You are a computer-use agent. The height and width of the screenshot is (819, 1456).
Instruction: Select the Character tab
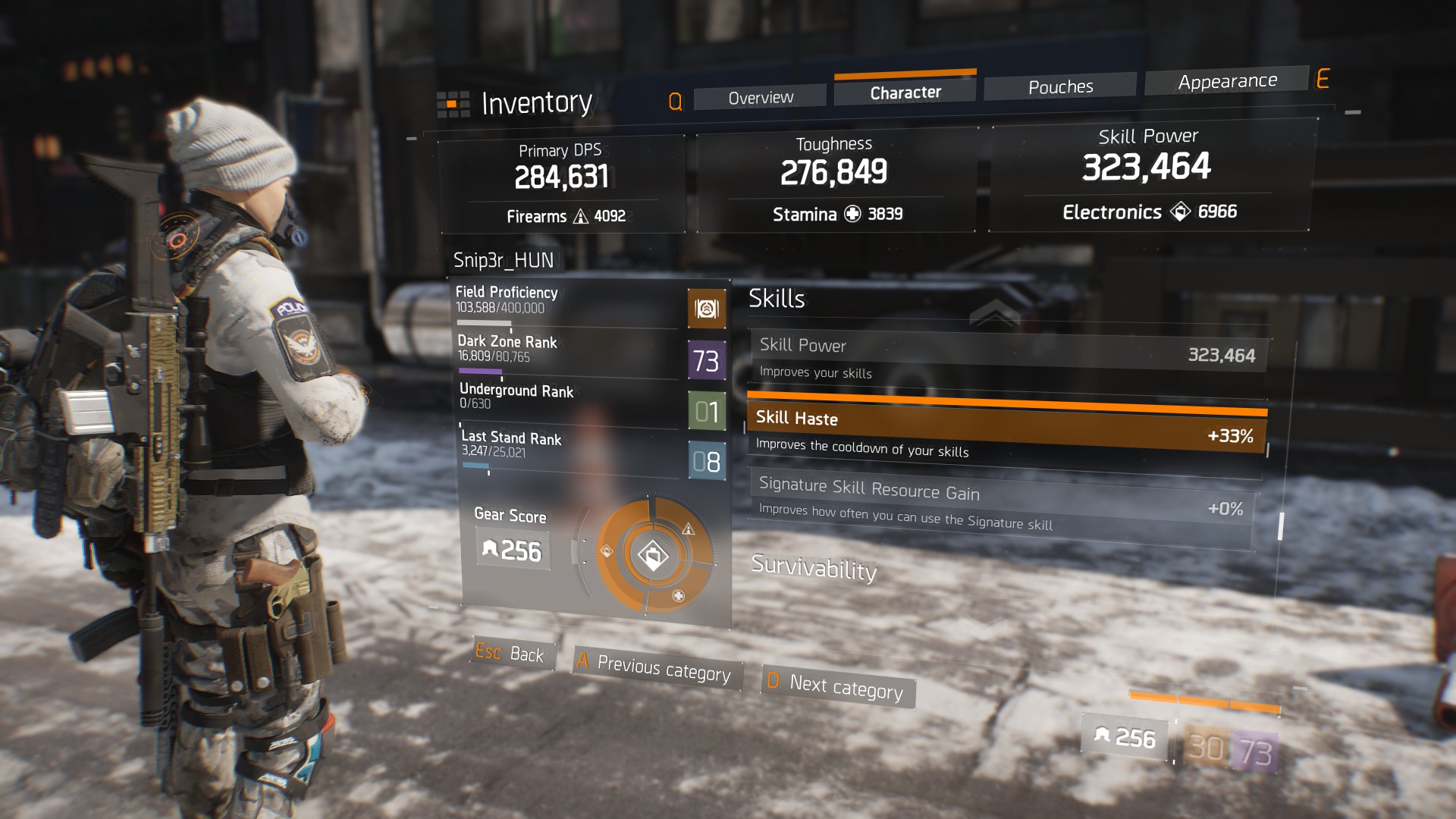(905, 93)
